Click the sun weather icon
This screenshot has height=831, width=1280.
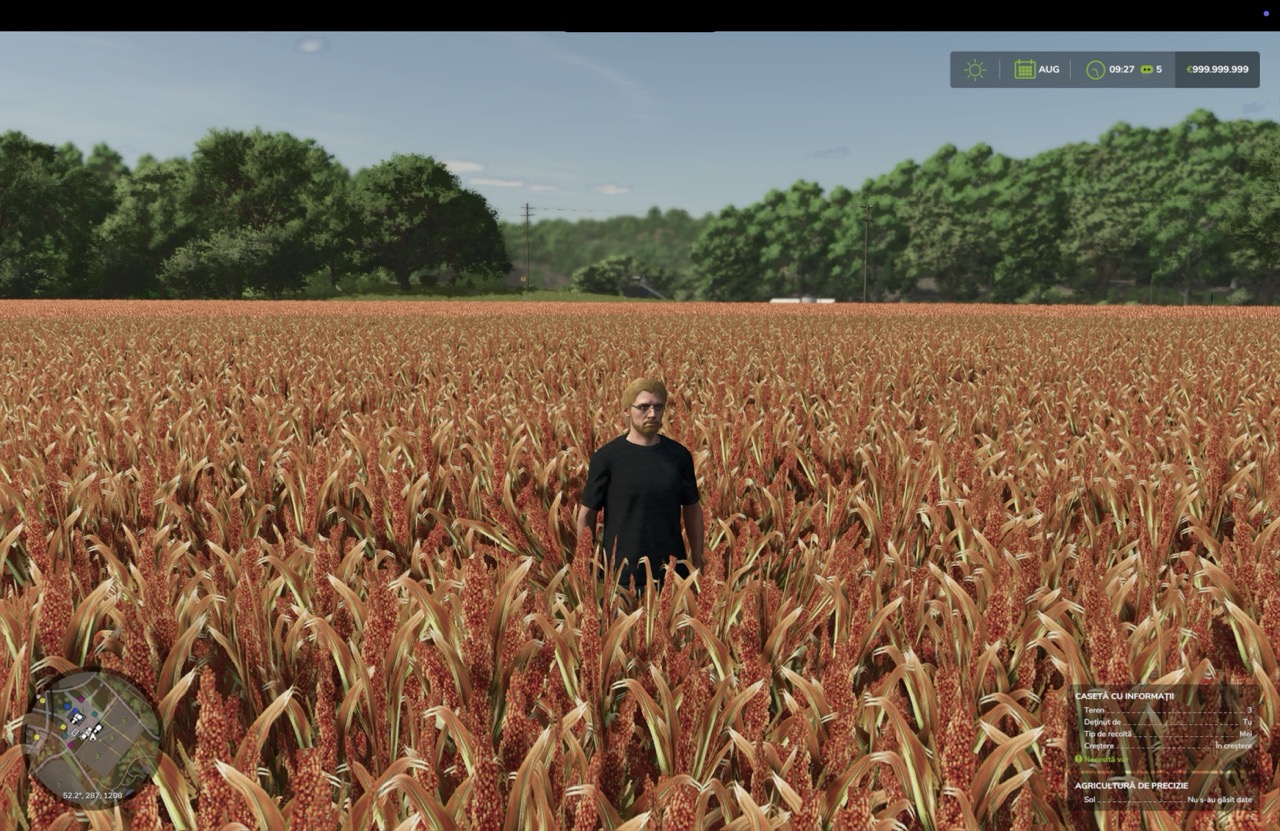[x=974, y=70]
